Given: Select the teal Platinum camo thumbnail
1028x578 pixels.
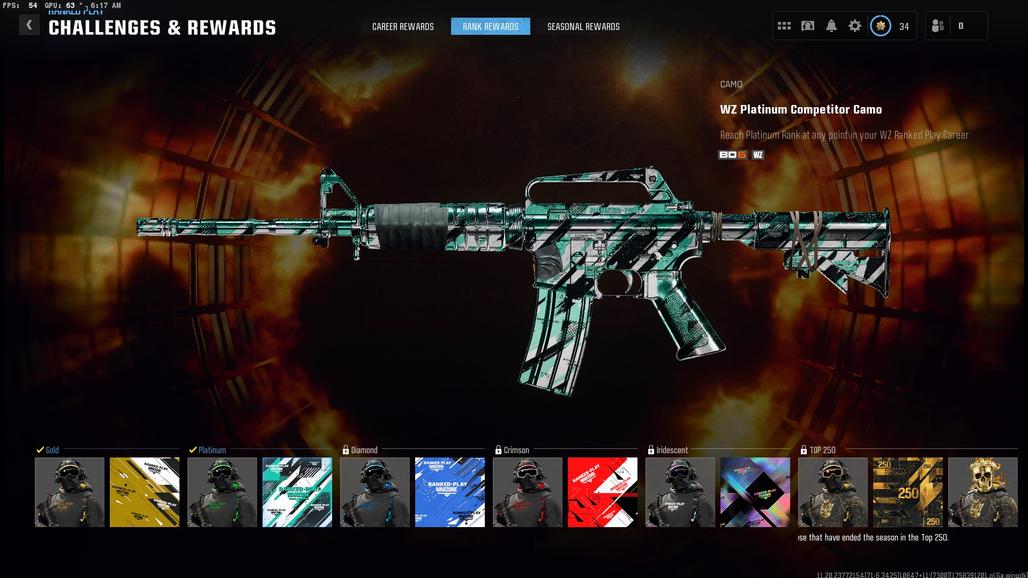Looking at the screenshot, I should tap(297, 492).
